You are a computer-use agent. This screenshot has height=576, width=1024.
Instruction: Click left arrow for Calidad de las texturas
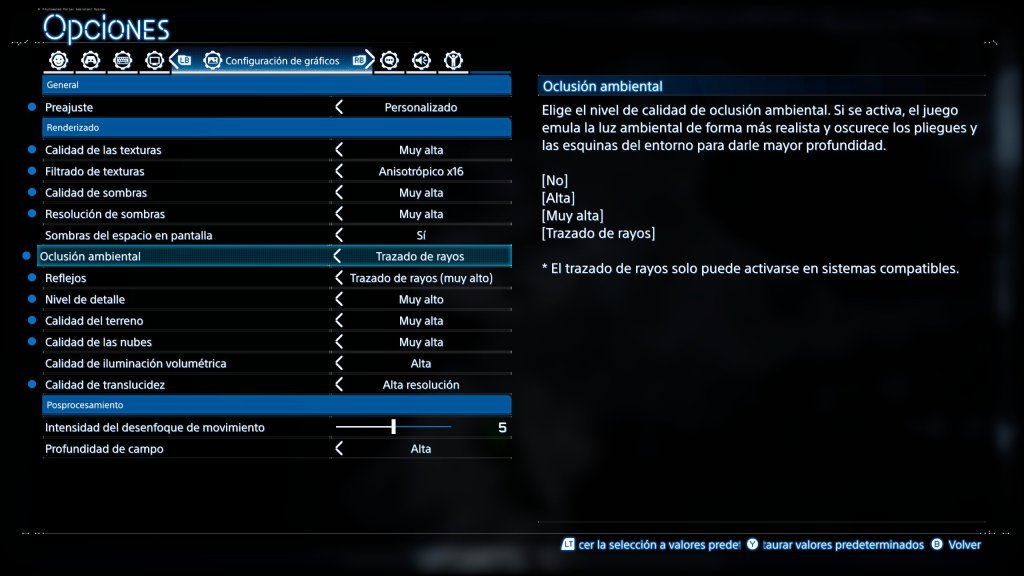[x=339, y=150]
